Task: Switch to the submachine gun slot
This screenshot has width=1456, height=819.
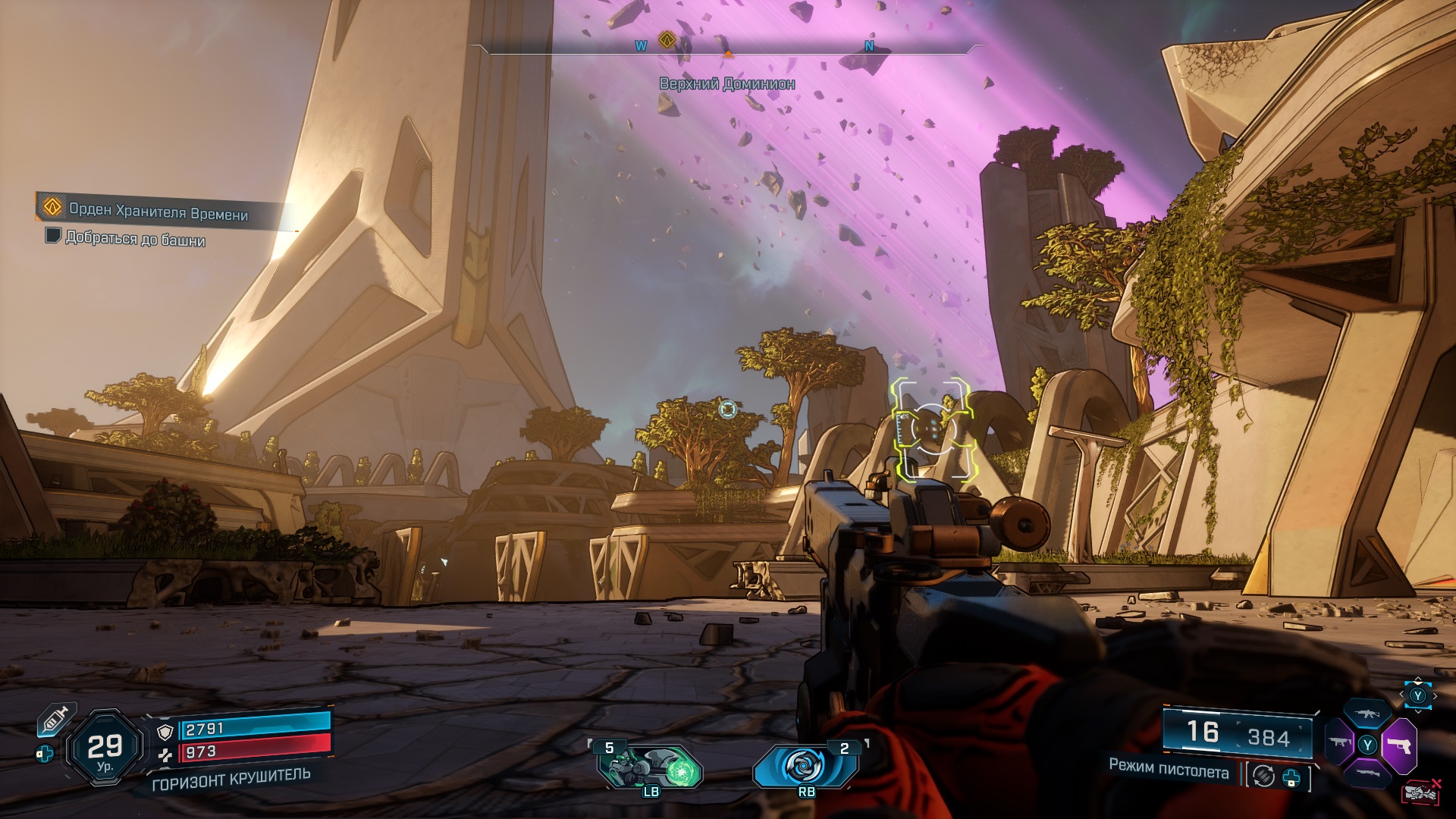Action: [x=1339, y=743]
